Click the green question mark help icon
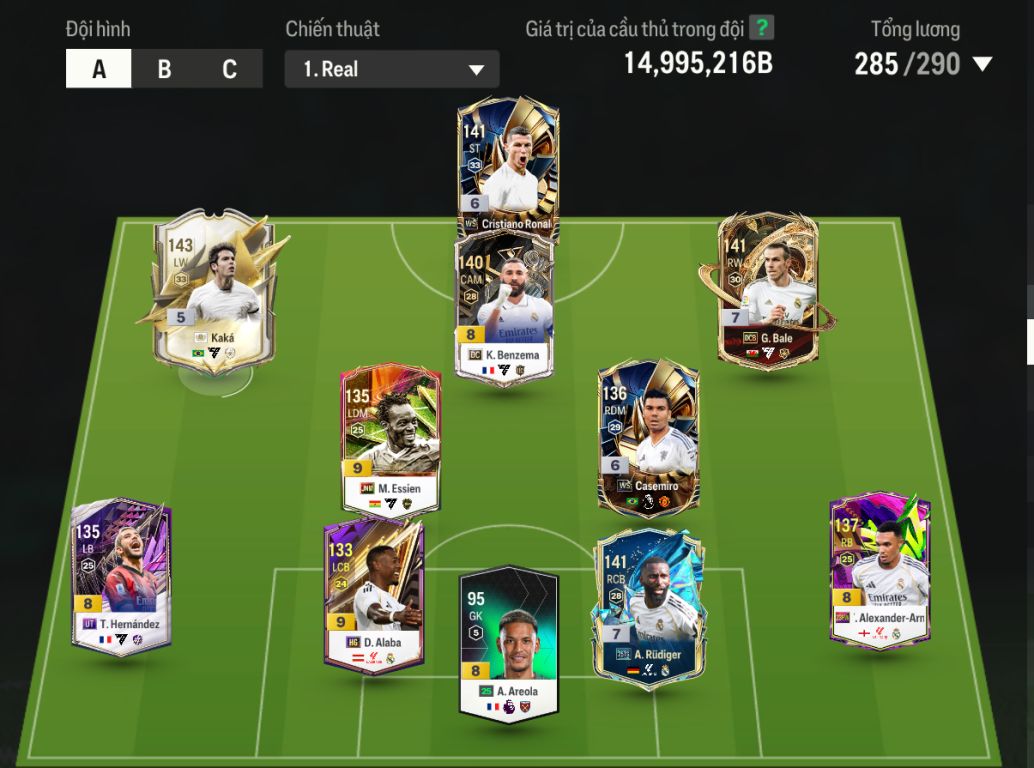Viewport: 1034px width, 768px height. (x=762, y=28)
